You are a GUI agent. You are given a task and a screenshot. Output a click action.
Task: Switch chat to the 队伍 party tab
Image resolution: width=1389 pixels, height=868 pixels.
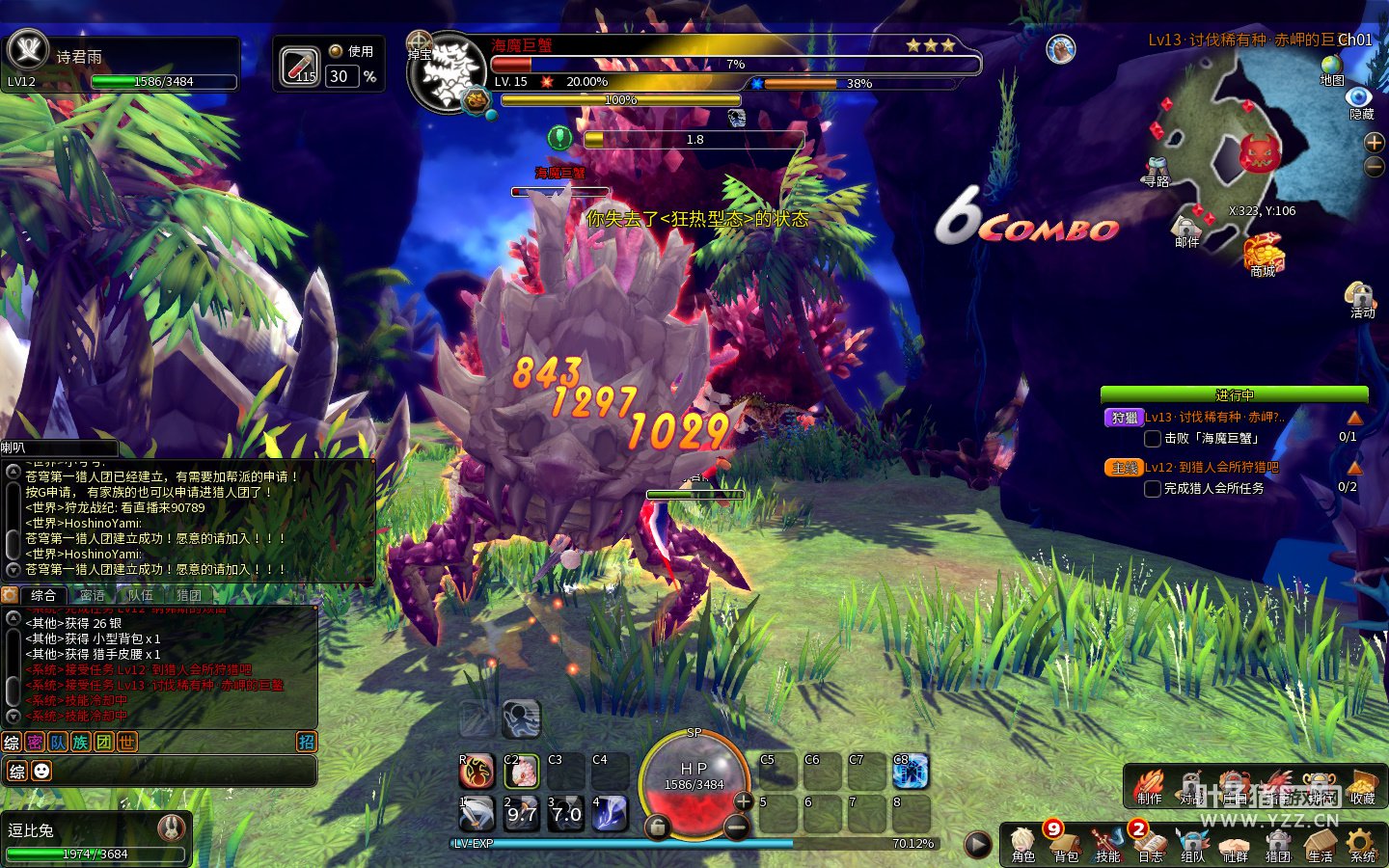tap(141, 595)
